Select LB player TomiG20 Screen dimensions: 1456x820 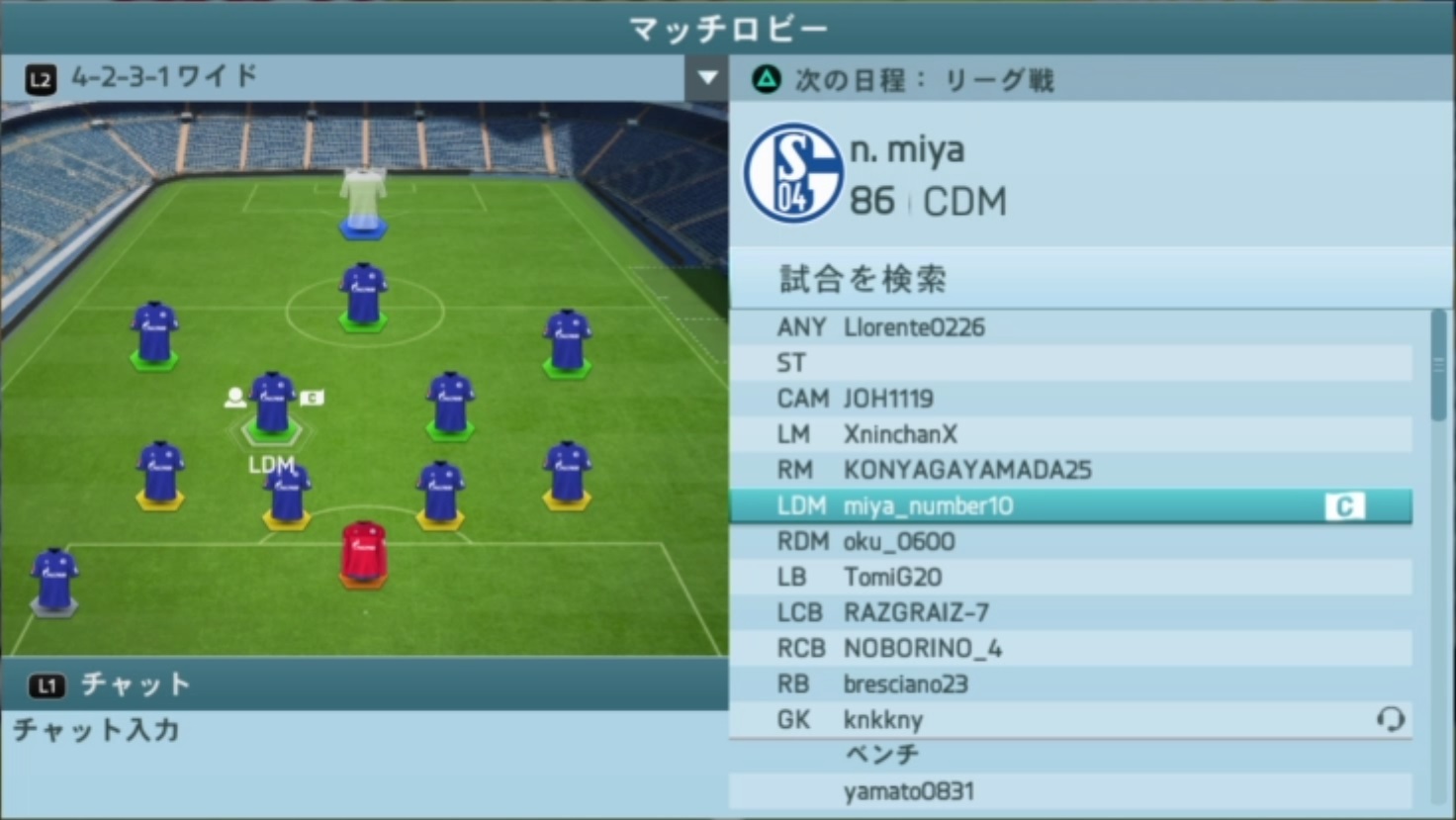point(1070,577)
